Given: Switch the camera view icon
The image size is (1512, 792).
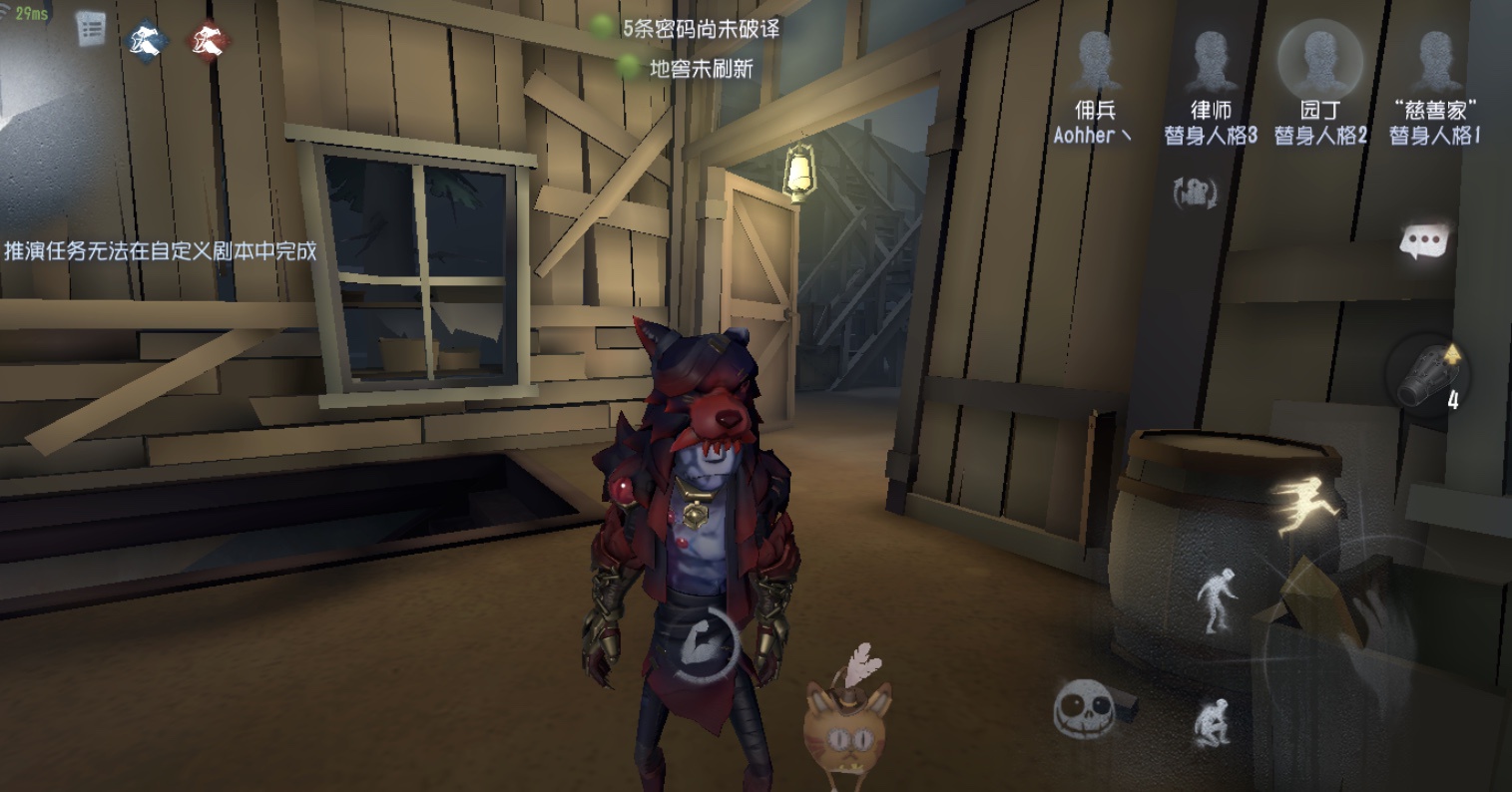Looking at the screenshot, I should 1195,194.
